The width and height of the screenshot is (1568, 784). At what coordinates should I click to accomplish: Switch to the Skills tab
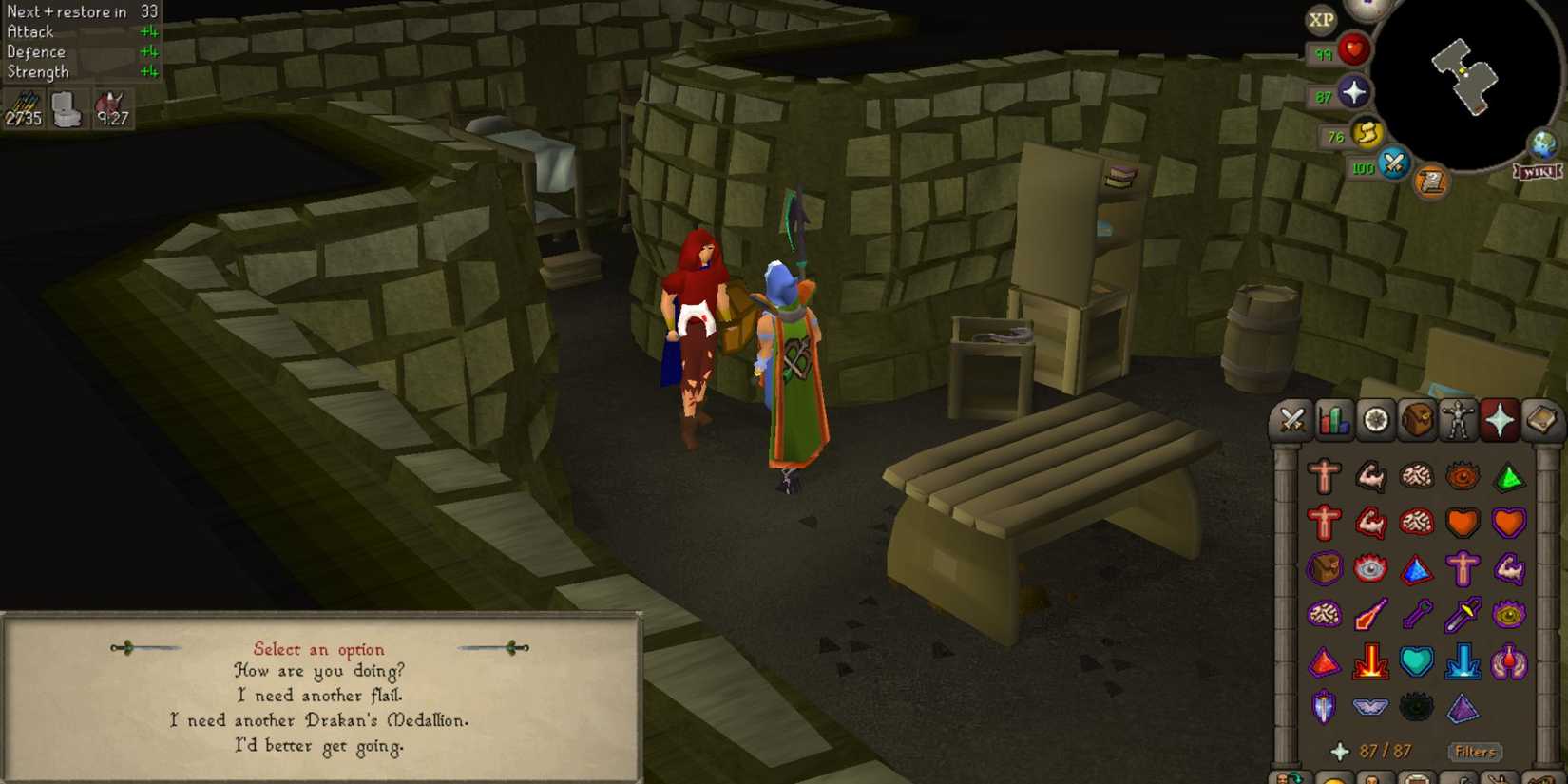[x=1333, y=419]
